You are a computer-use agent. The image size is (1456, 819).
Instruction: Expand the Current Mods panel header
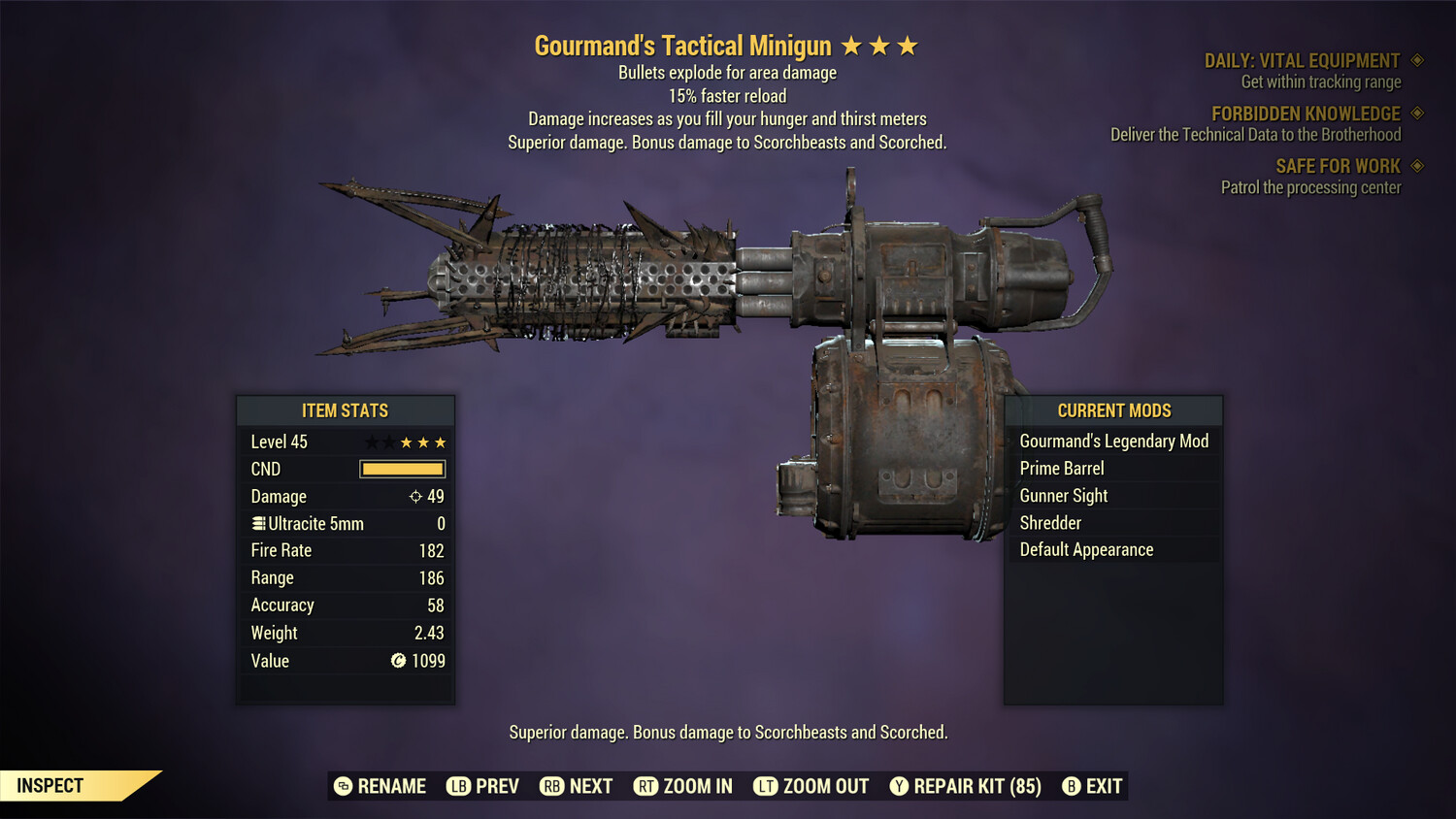1112,410
